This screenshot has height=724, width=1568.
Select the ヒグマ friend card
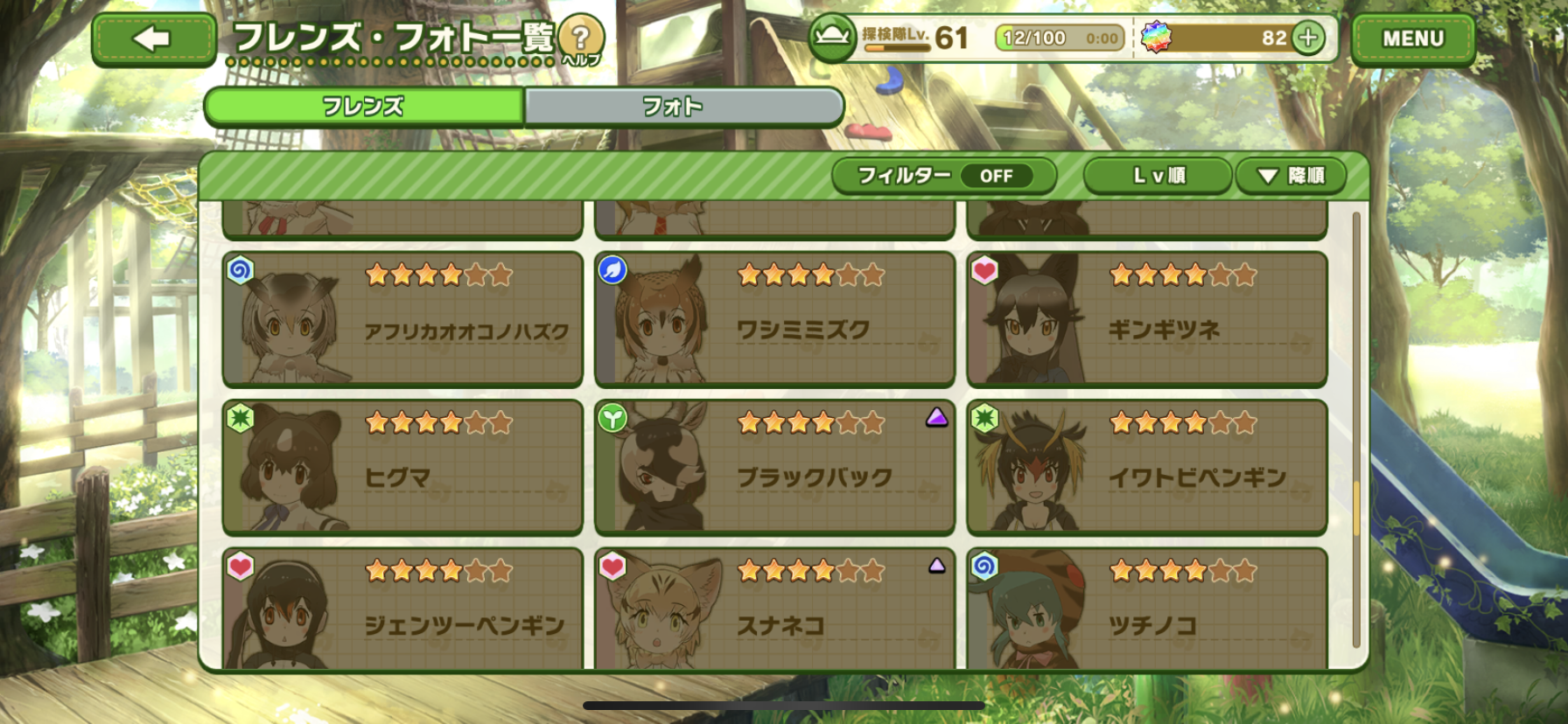tap(402, 467)
